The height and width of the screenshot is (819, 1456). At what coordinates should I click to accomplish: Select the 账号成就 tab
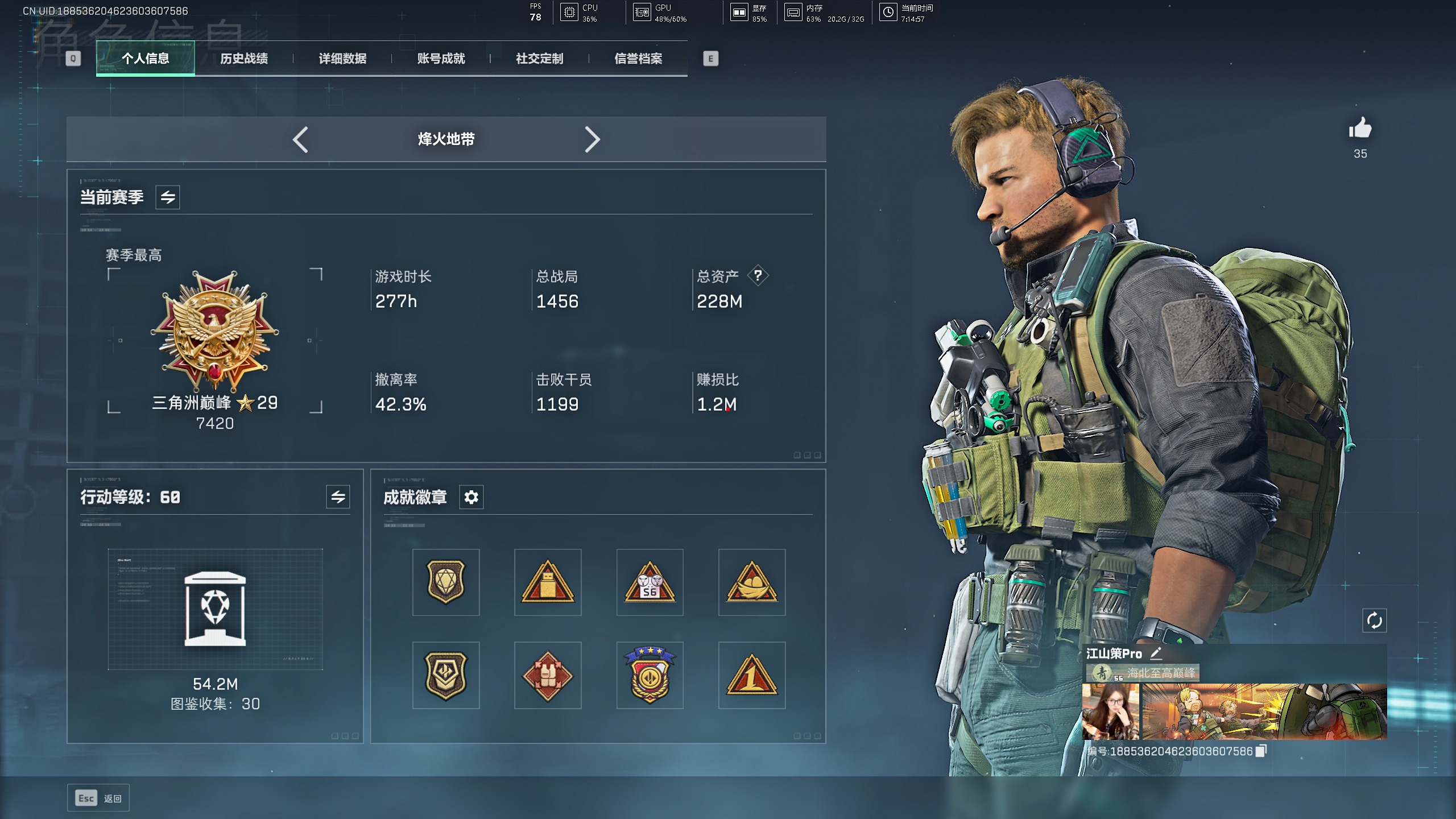(x=441, y=59)
